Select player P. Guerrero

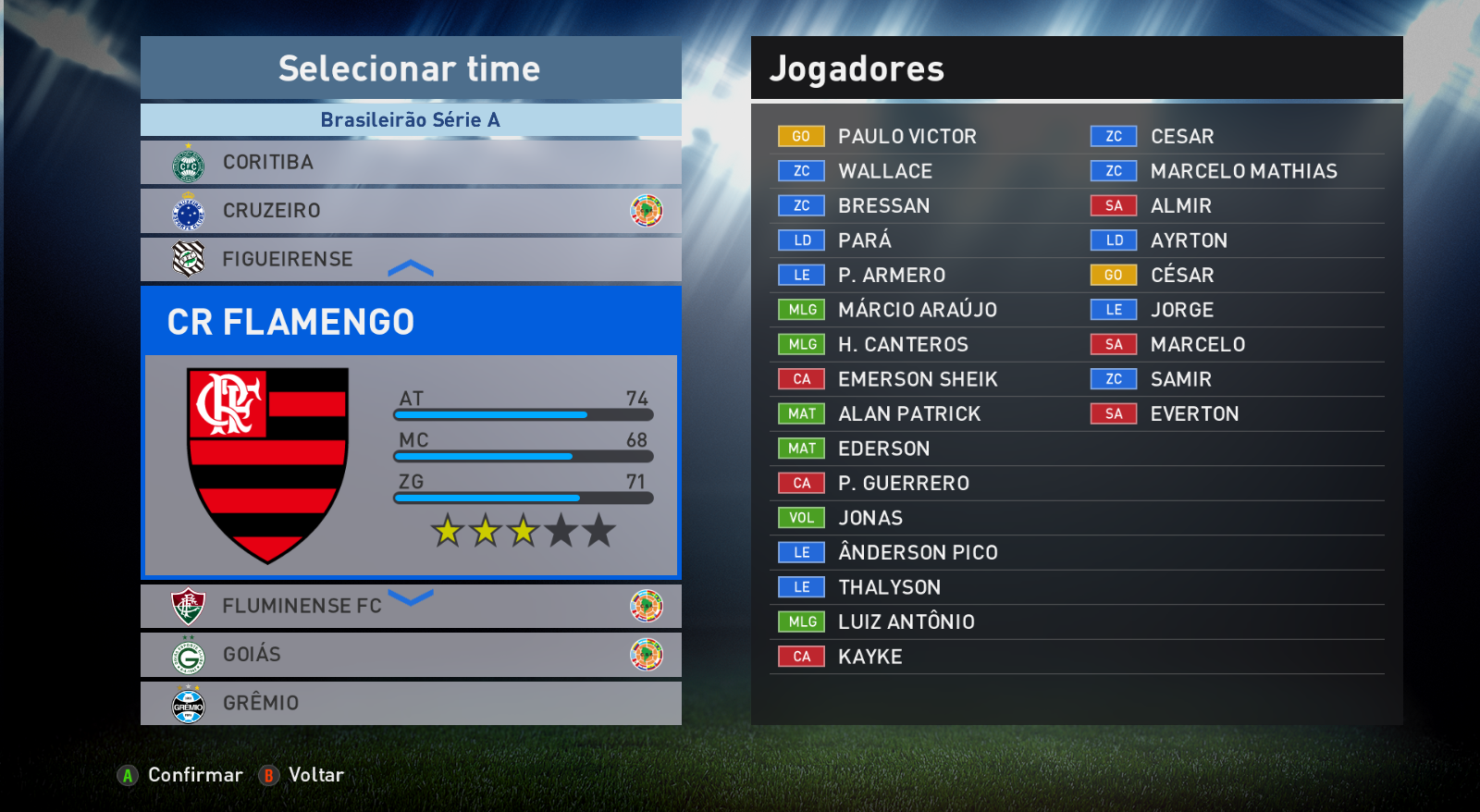pyautogui.click(x=903, y=484)
